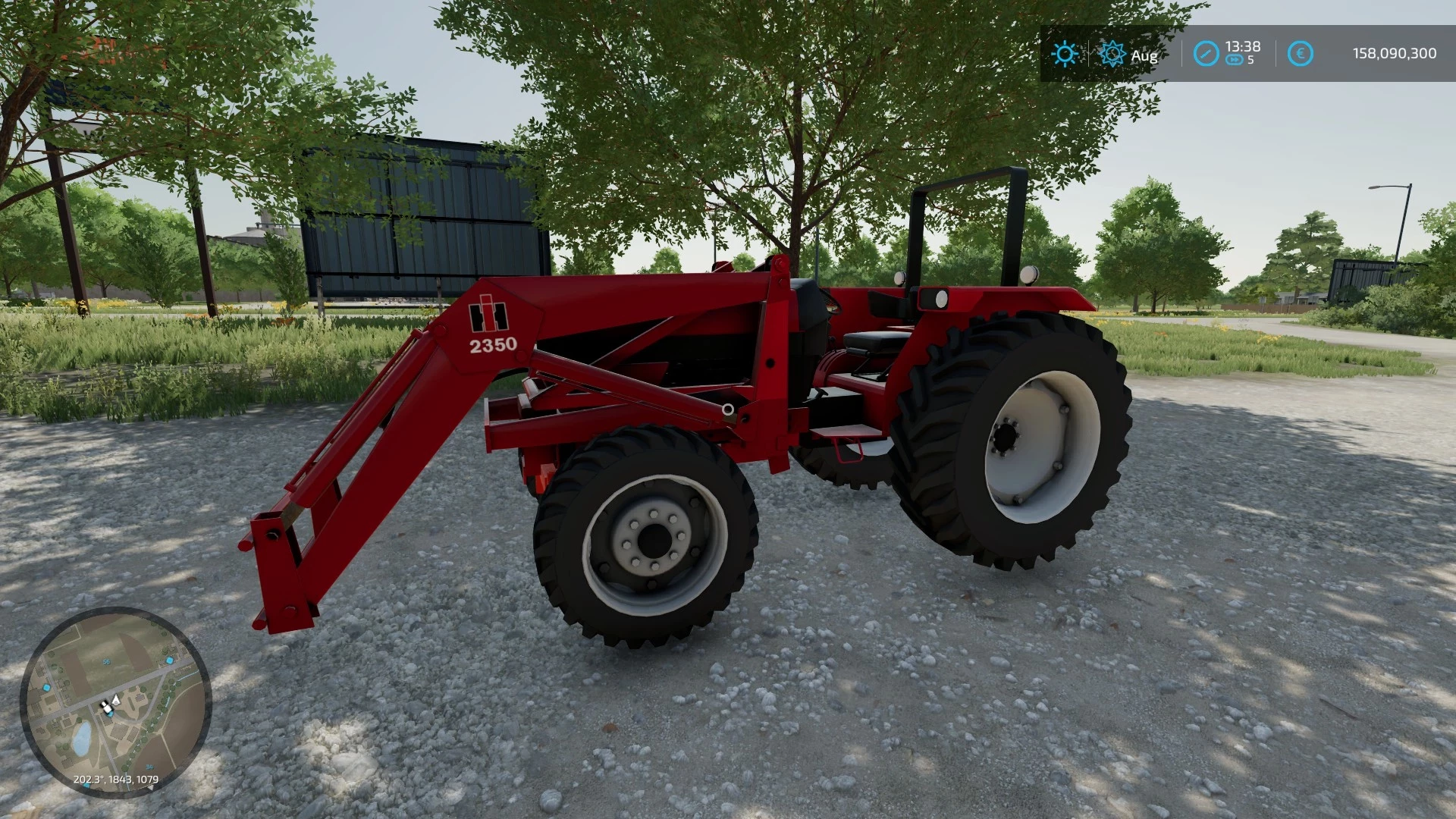Click the current weather sun icon
Screen dimensions: 1456x819
[1065, 52]
